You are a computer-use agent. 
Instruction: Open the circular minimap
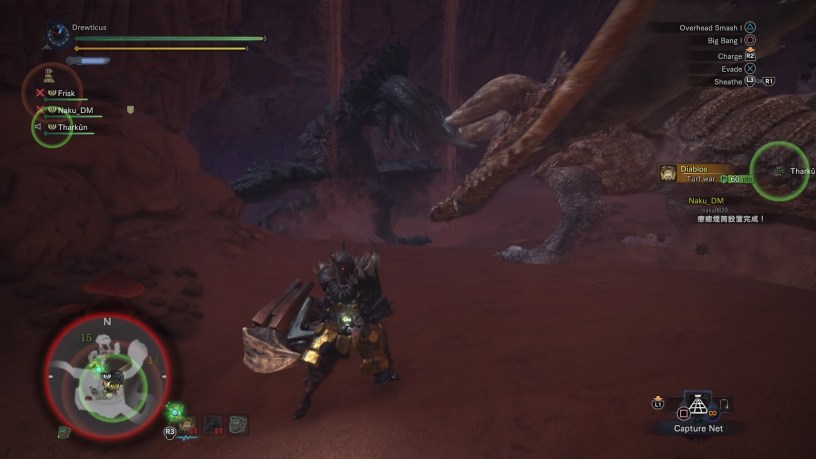coord(106,374)
